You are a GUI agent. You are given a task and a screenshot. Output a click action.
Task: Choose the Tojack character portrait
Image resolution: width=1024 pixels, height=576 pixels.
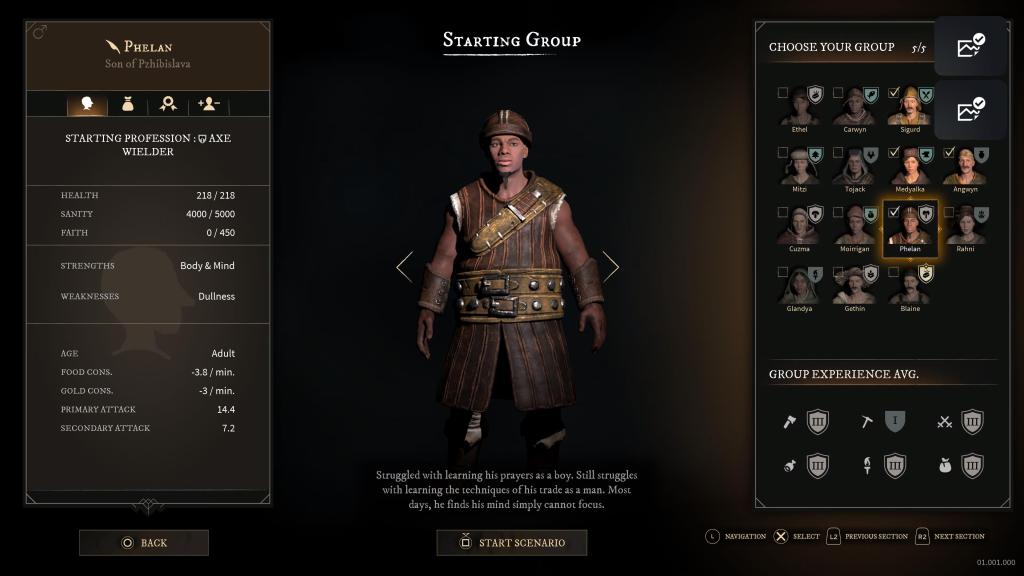click(x=855, y=168)
